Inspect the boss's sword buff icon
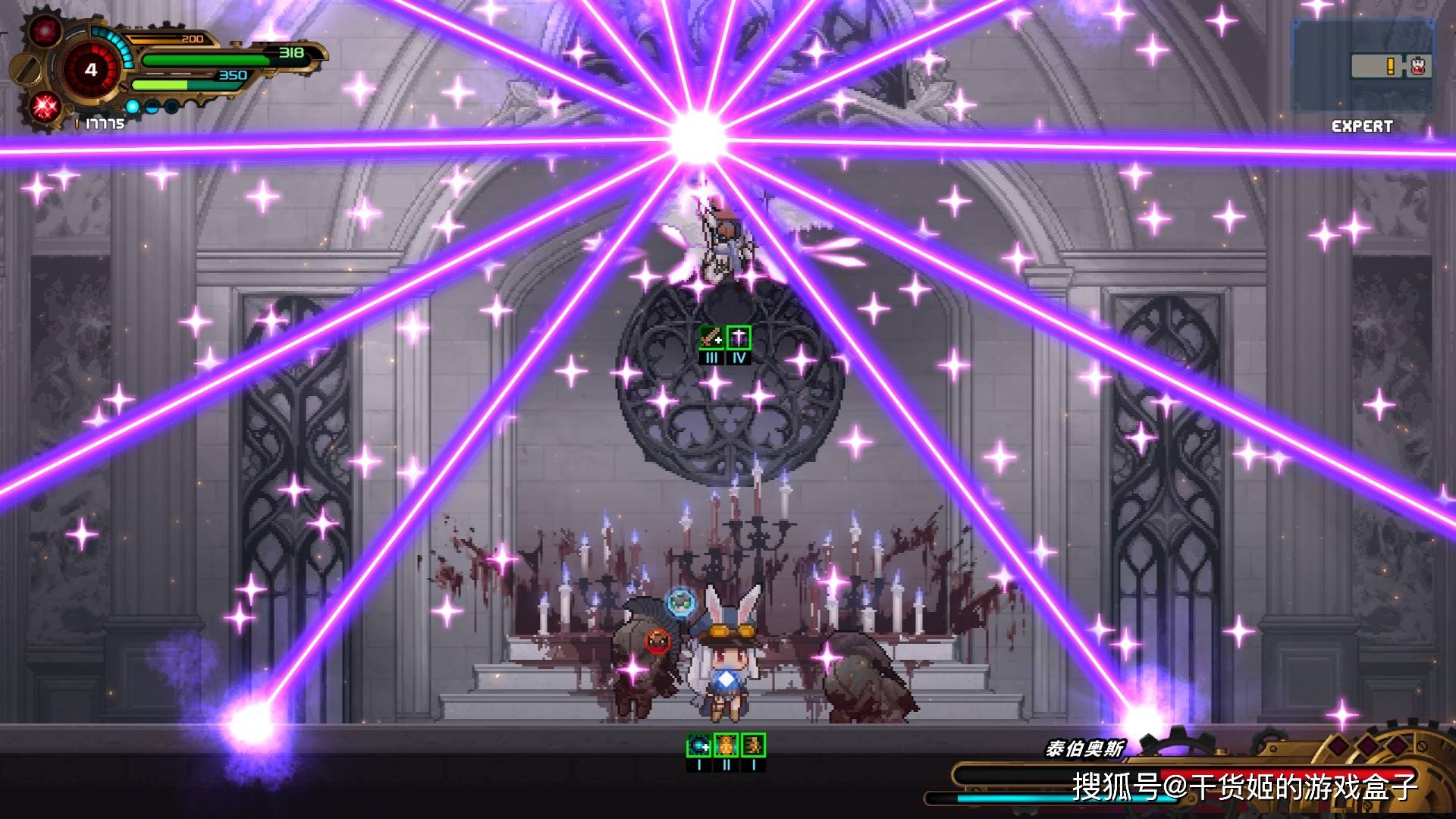 711,337
